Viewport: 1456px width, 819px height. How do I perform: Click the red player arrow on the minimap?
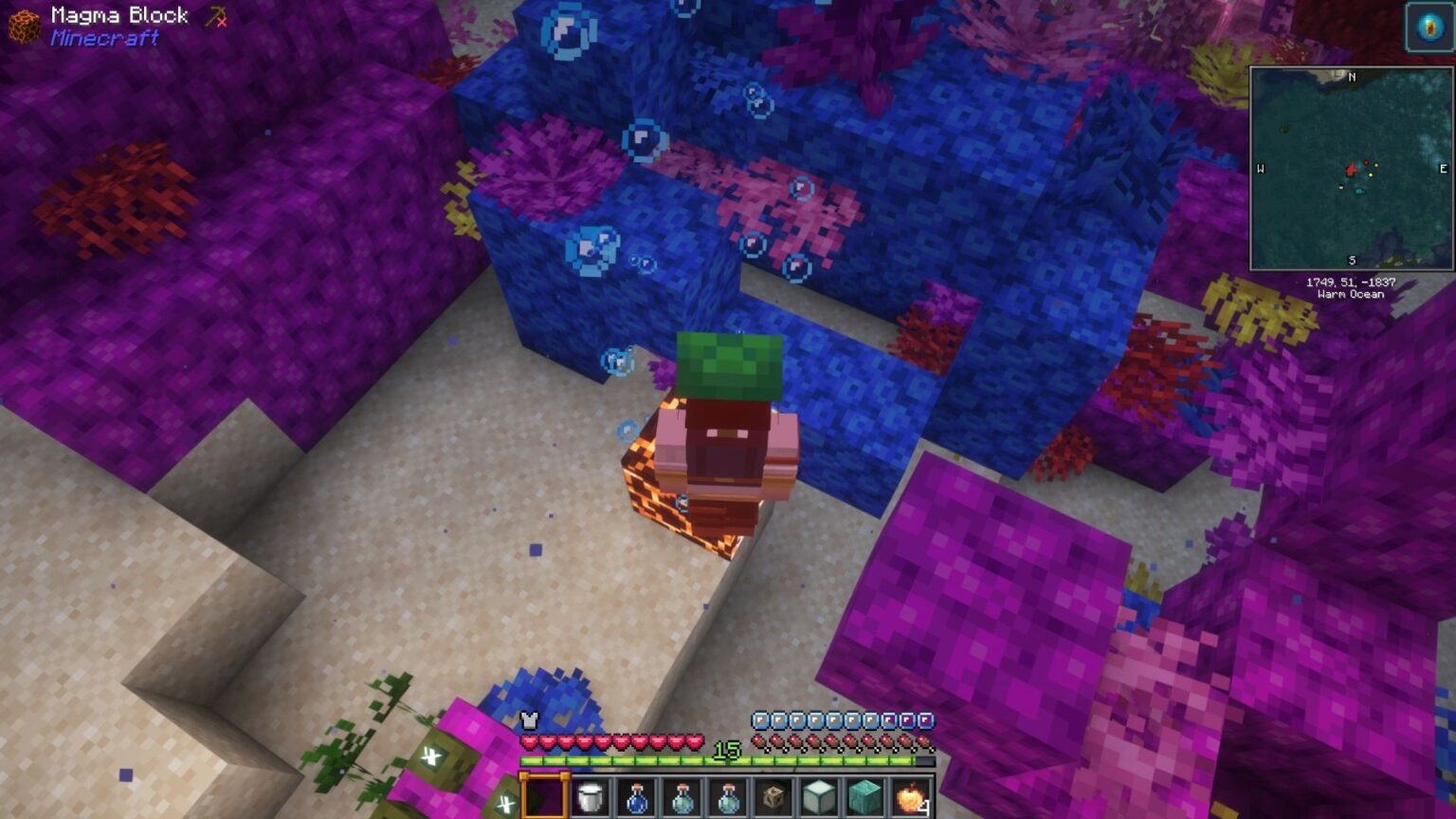pos(1352,170)
